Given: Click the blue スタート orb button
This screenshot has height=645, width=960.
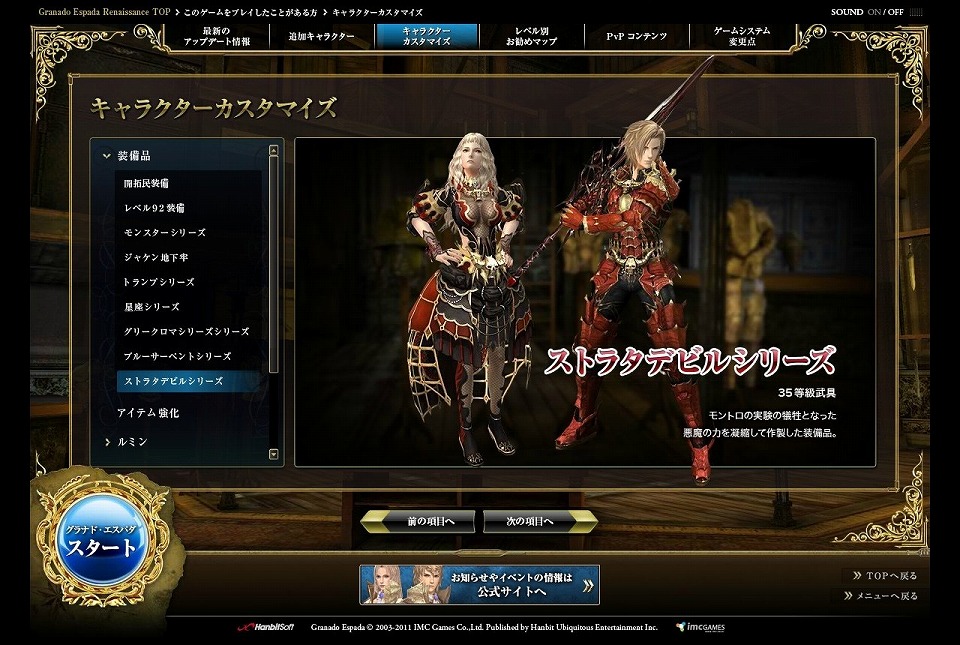Looking at the screenshot, I should tap(102, 546).
